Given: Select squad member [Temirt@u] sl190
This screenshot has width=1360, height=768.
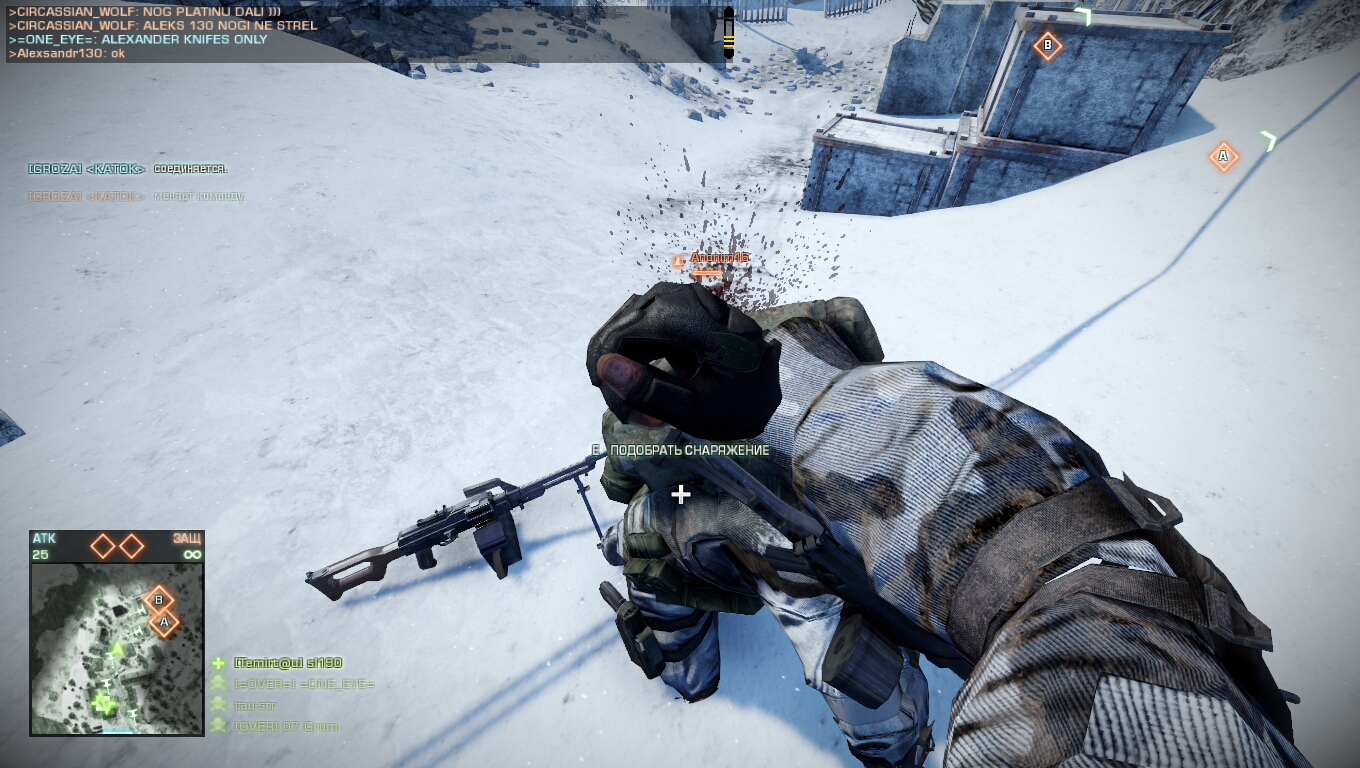Looking at the screenshot, I should pos(288,663).
